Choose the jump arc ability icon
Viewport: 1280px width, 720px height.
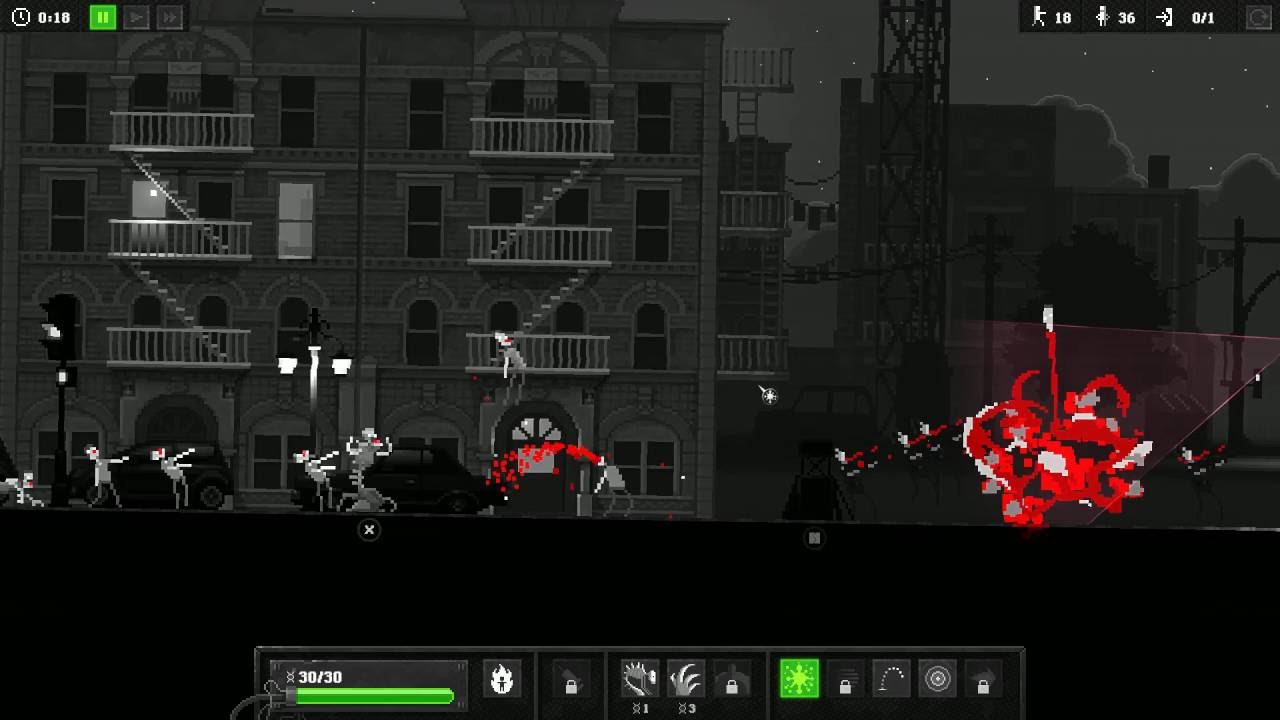click(x=891, y=679)
